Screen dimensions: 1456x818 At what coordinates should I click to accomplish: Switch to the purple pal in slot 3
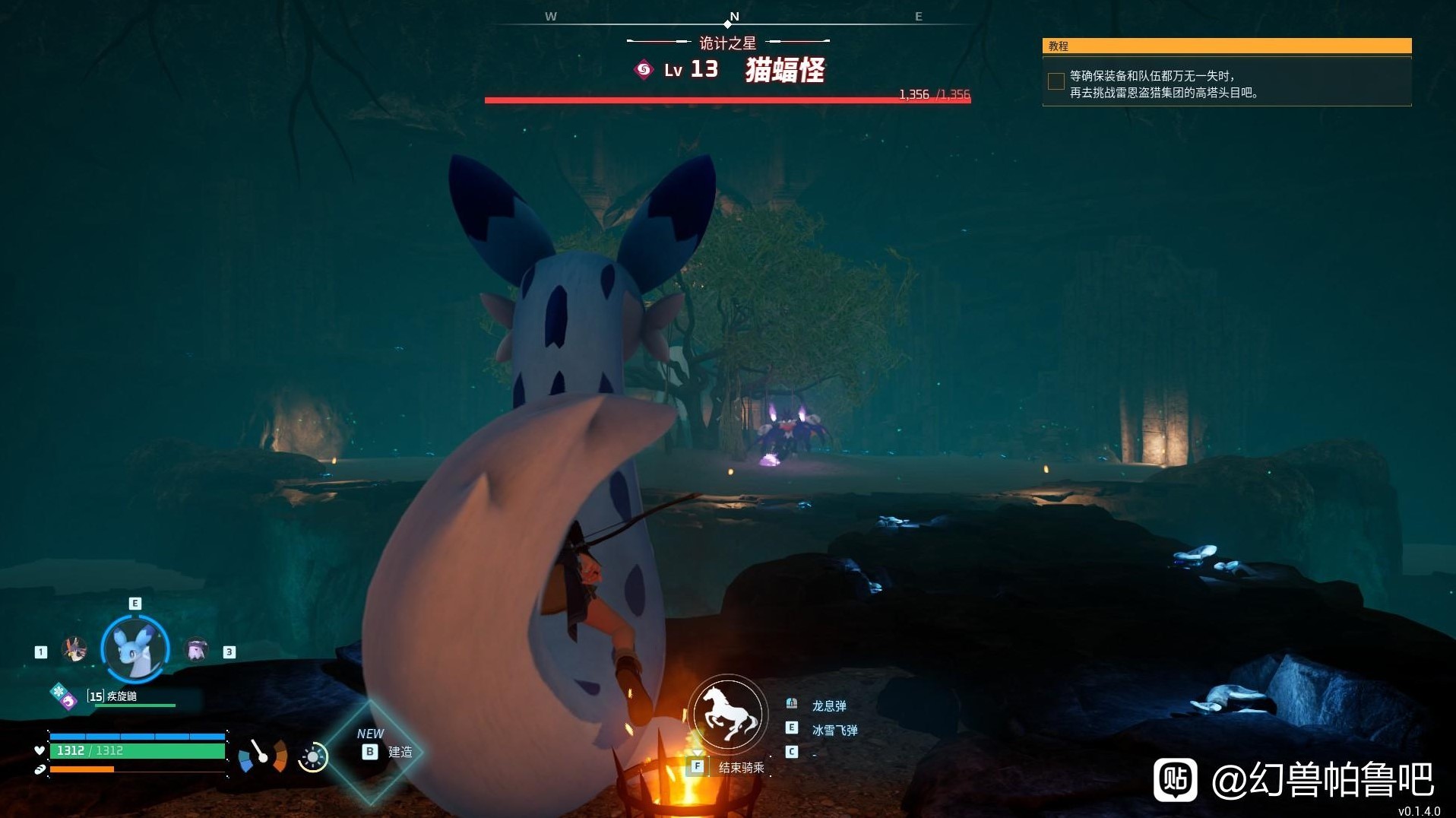click(197, 649)
